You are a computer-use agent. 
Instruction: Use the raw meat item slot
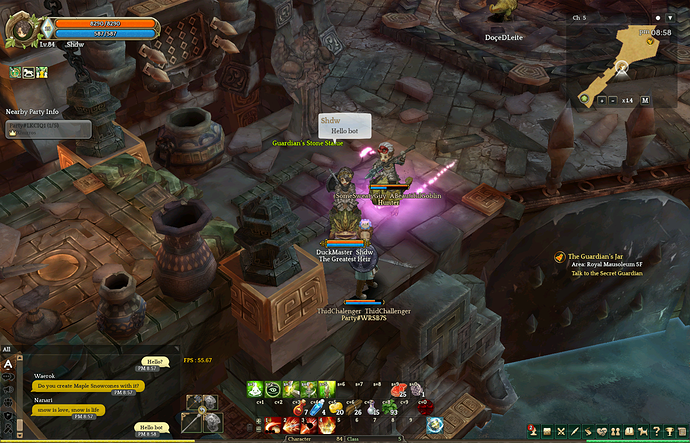(398, 387)
